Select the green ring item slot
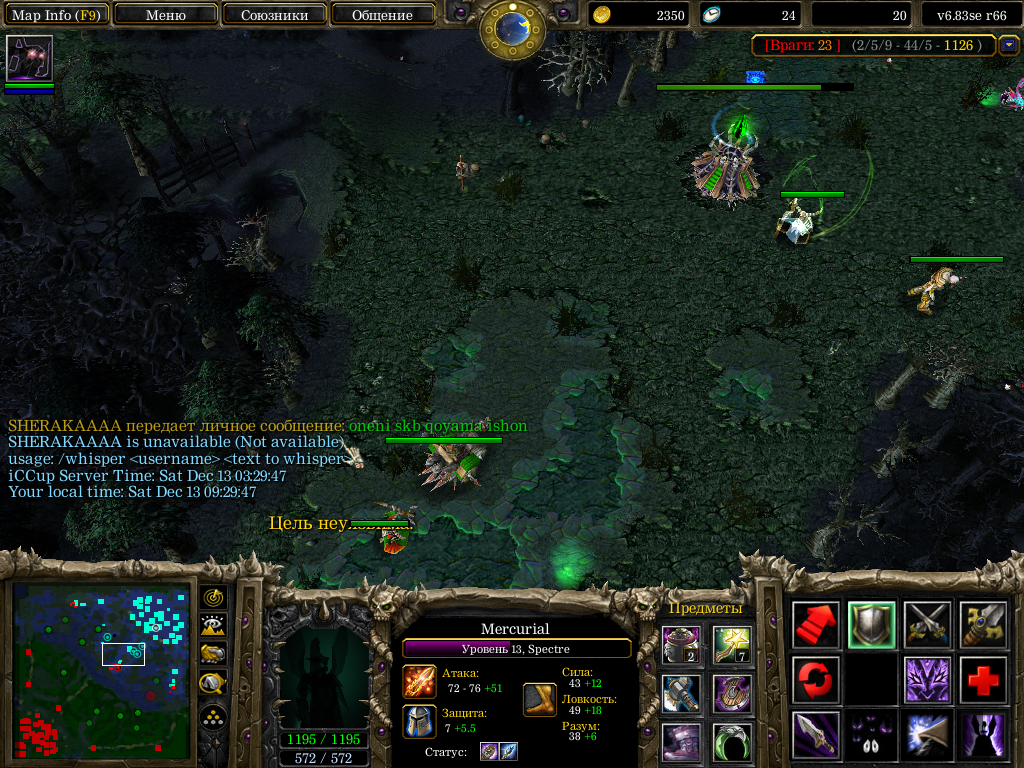 (733, 741)
